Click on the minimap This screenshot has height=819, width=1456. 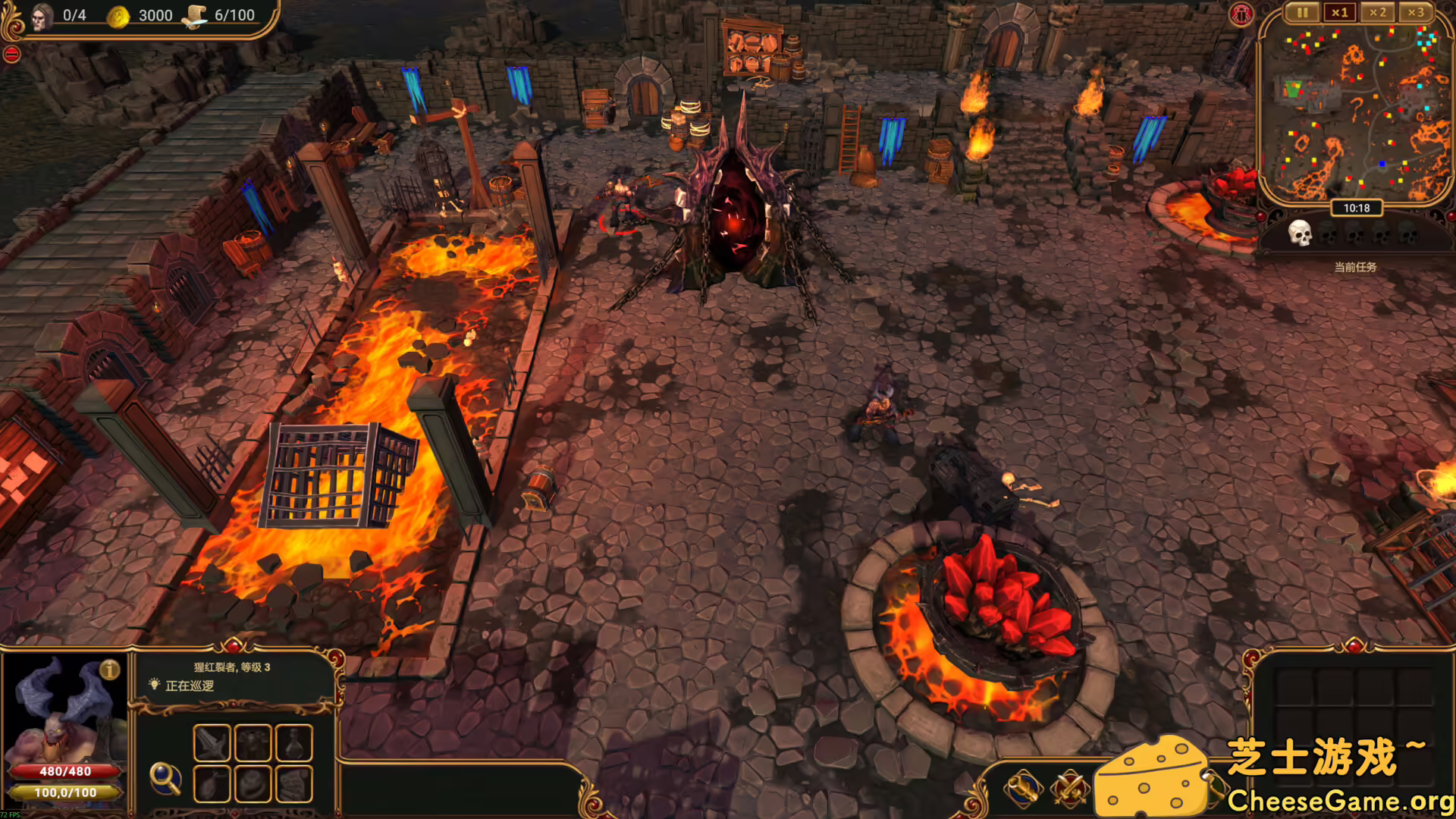(1356, 114)
